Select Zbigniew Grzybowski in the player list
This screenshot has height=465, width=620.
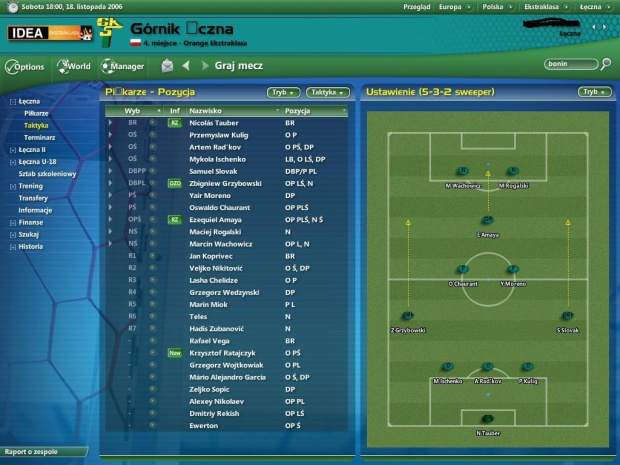[224, 183]
